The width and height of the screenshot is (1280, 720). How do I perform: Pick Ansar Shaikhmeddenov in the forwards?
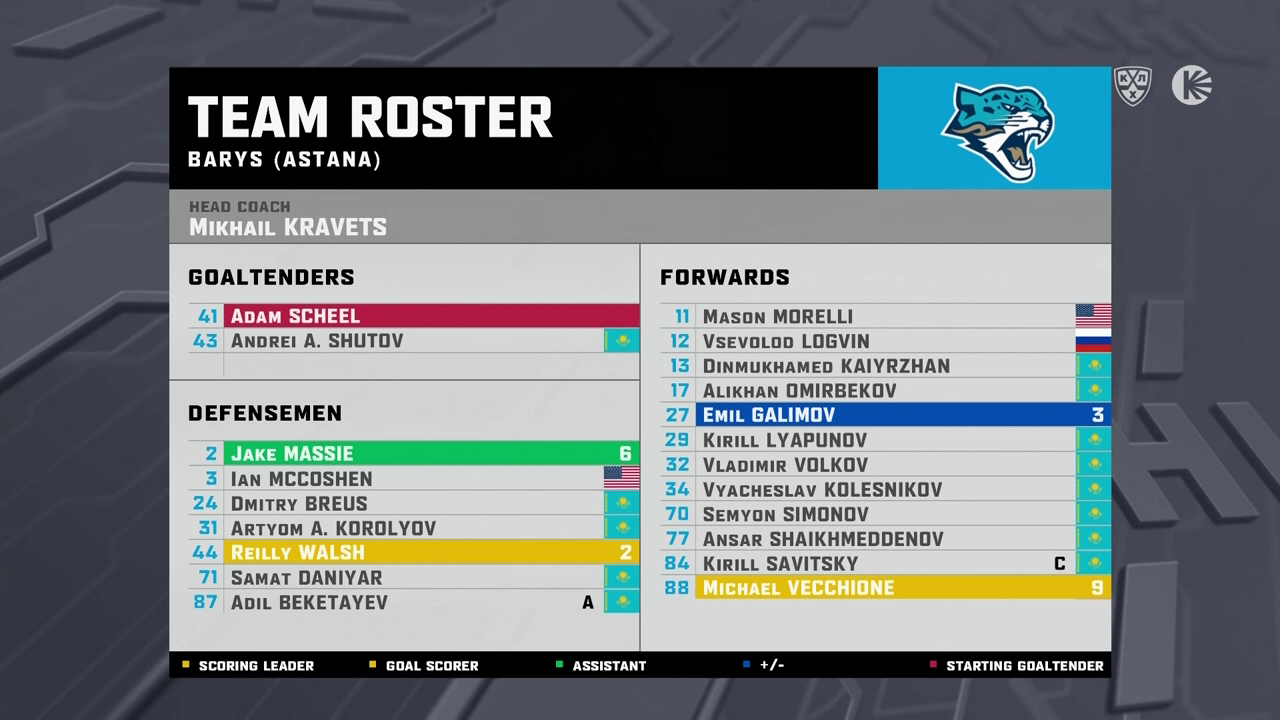885,539
